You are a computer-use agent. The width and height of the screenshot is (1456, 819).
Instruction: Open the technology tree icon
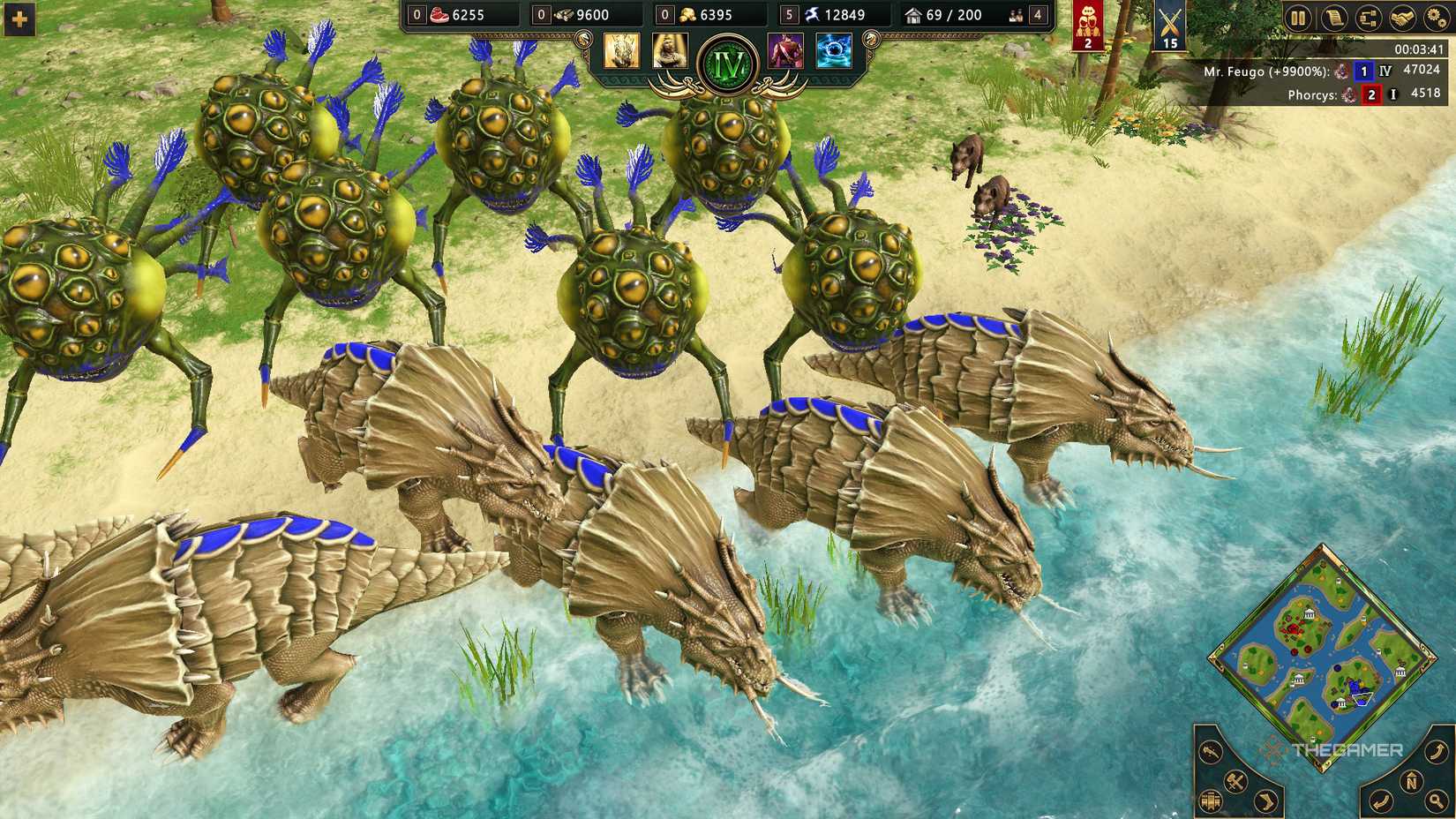click(1369, 19)
